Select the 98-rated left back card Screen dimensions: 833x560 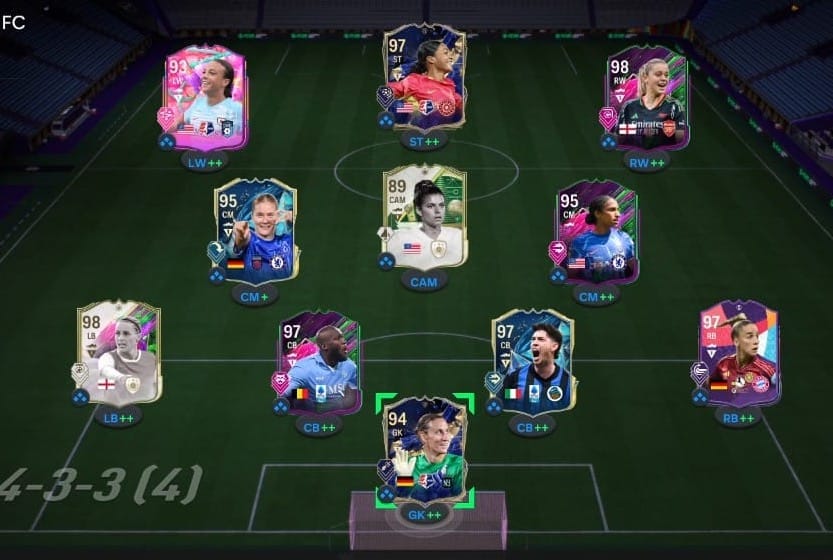click(x=118, y=353)
